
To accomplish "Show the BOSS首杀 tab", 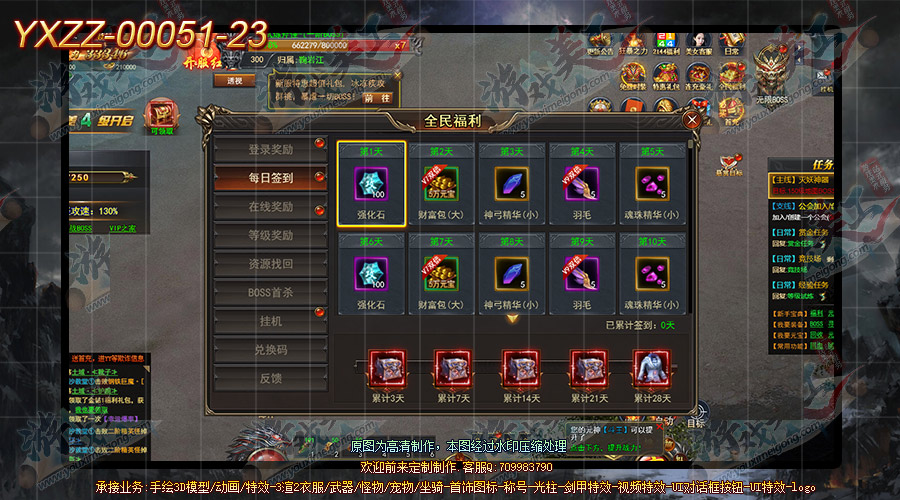I will pyautogui.click(x=270, y=293).
